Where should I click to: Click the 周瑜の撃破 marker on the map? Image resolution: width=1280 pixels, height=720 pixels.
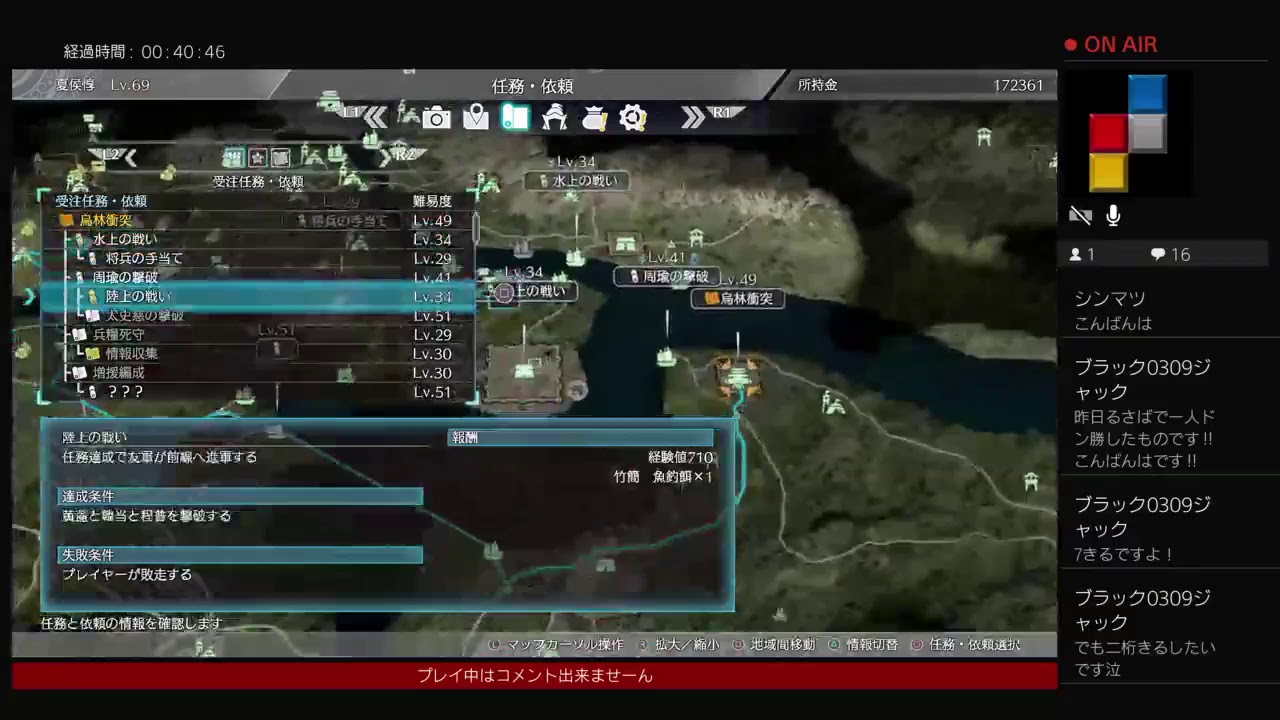coord(667,277)
